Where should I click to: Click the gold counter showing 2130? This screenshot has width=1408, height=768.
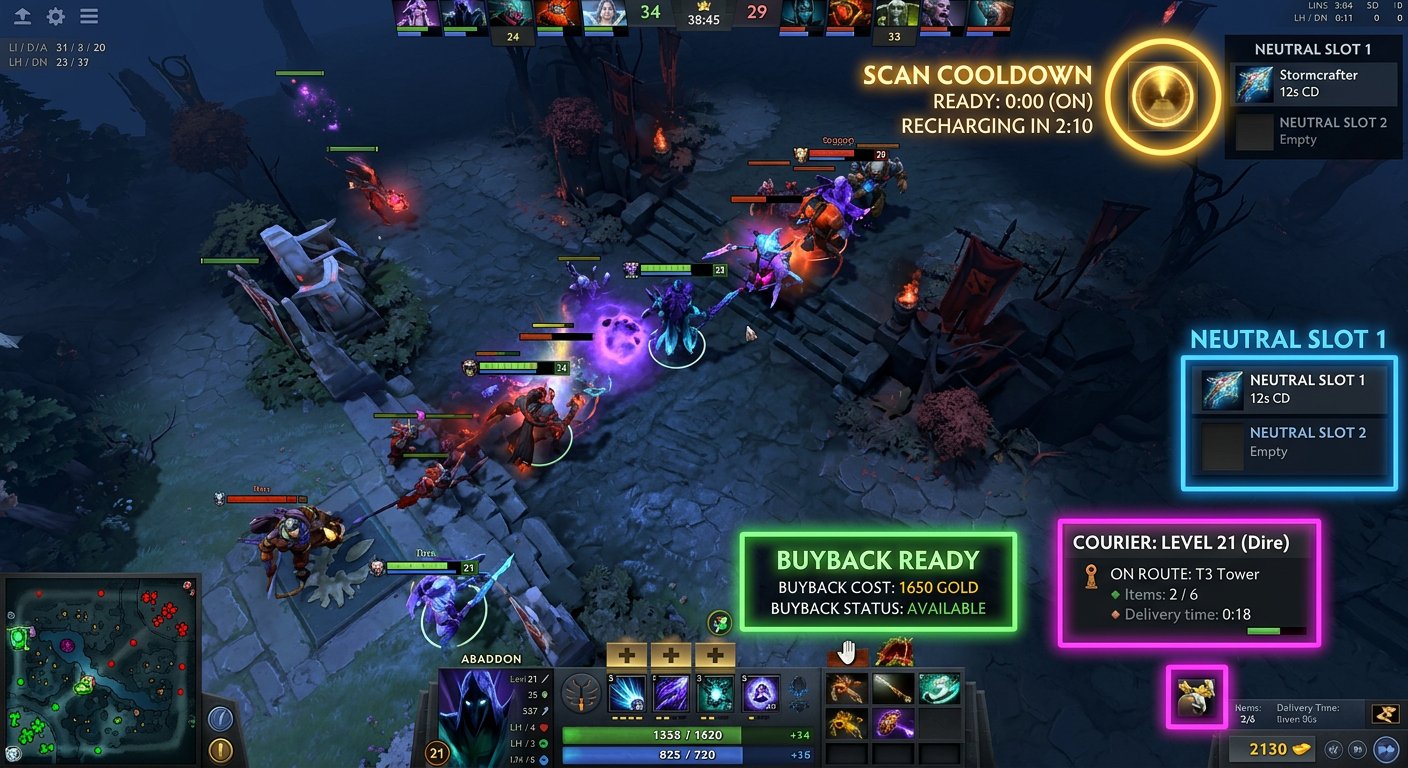1270,748
